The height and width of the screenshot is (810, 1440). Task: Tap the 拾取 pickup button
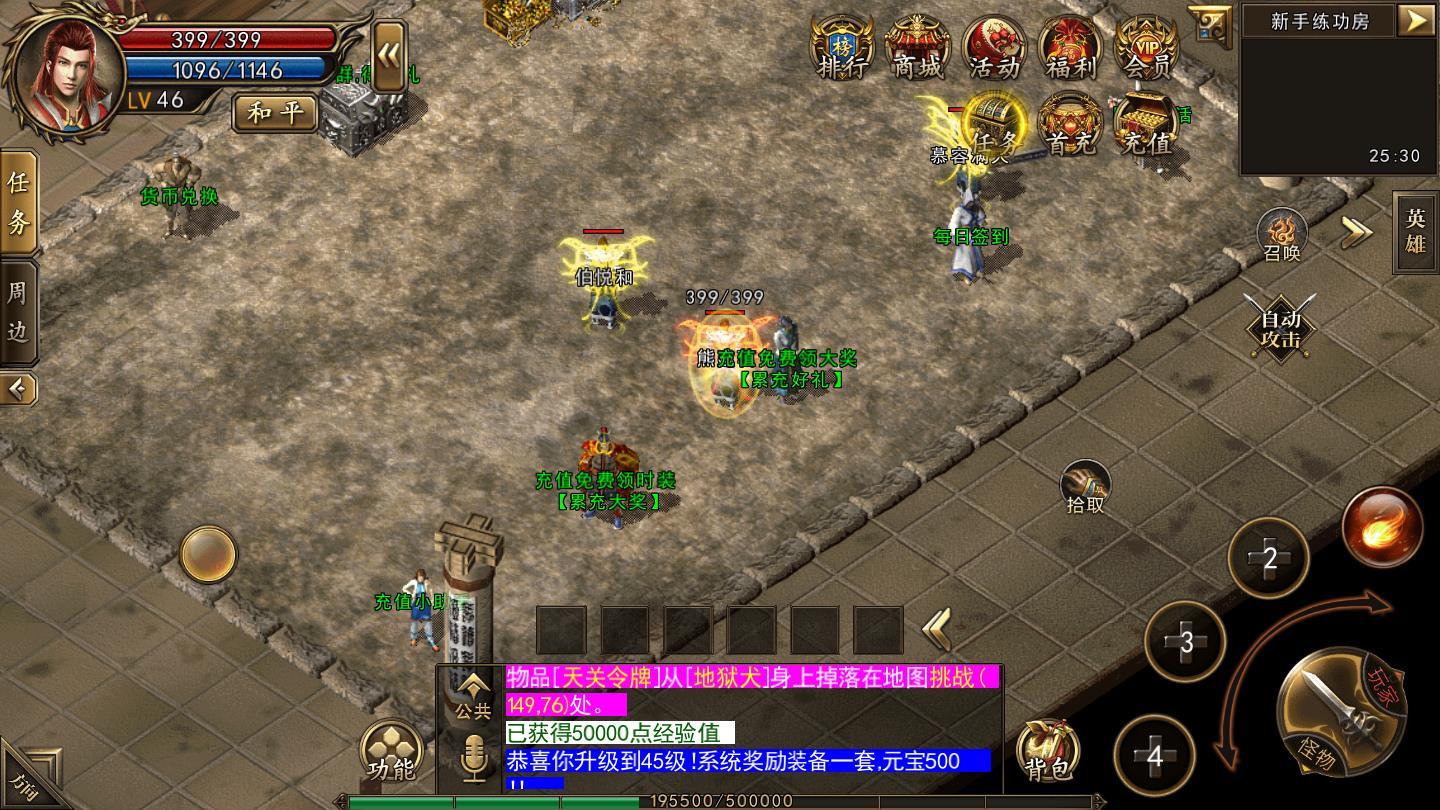pyautogui.click(x=1085, y=487)
